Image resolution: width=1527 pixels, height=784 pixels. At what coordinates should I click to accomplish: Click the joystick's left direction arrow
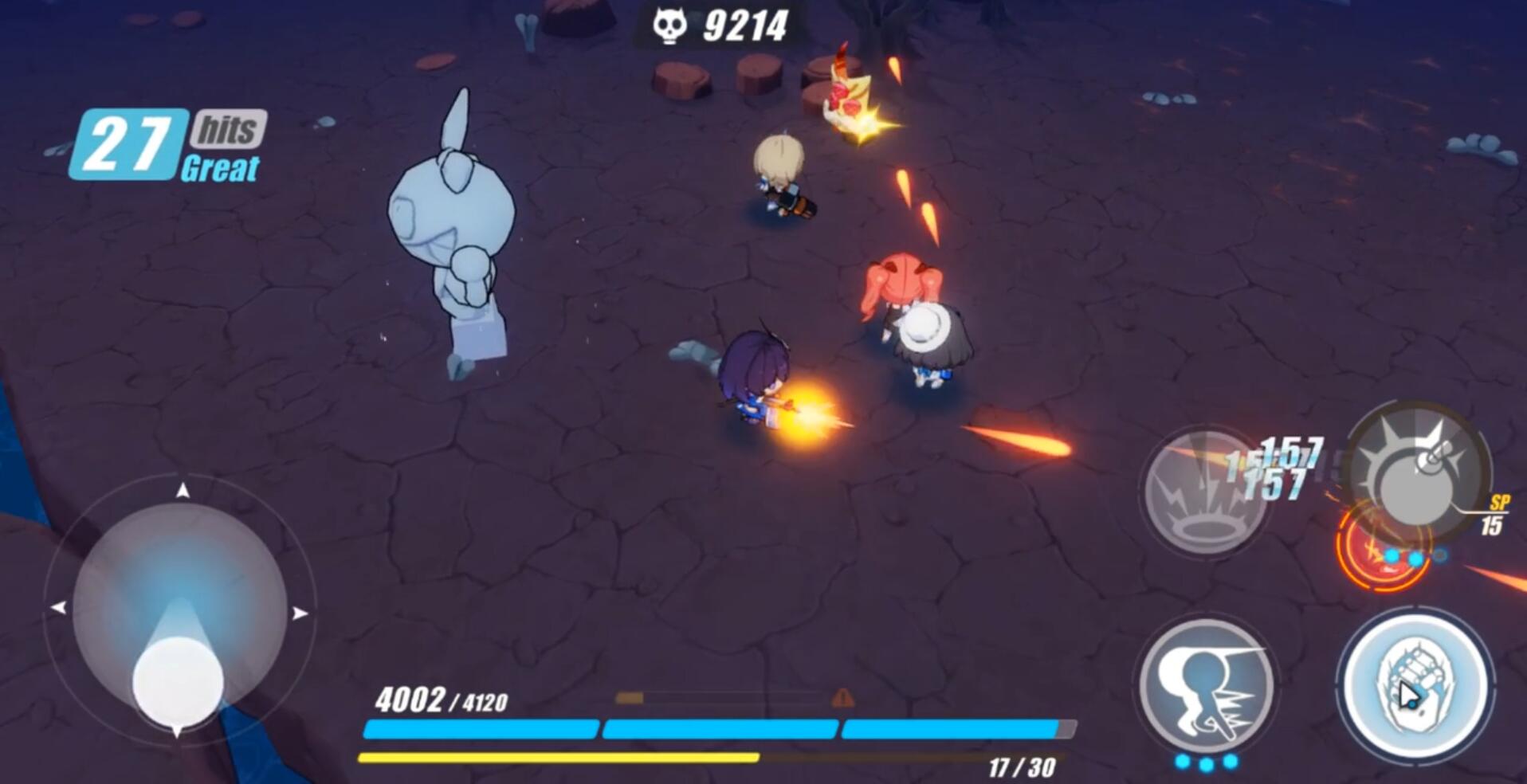tap(58, 608)
